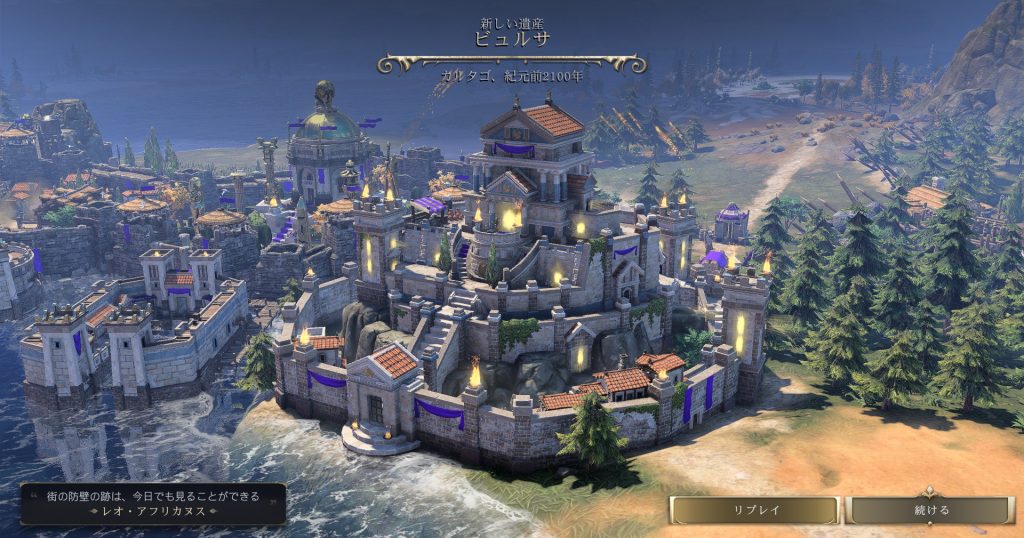Click the リプレイ (Replay) button
Image resolution: width=1024 pixels, height=538 pixels.
pyautogui.click(x=755, y=510)
